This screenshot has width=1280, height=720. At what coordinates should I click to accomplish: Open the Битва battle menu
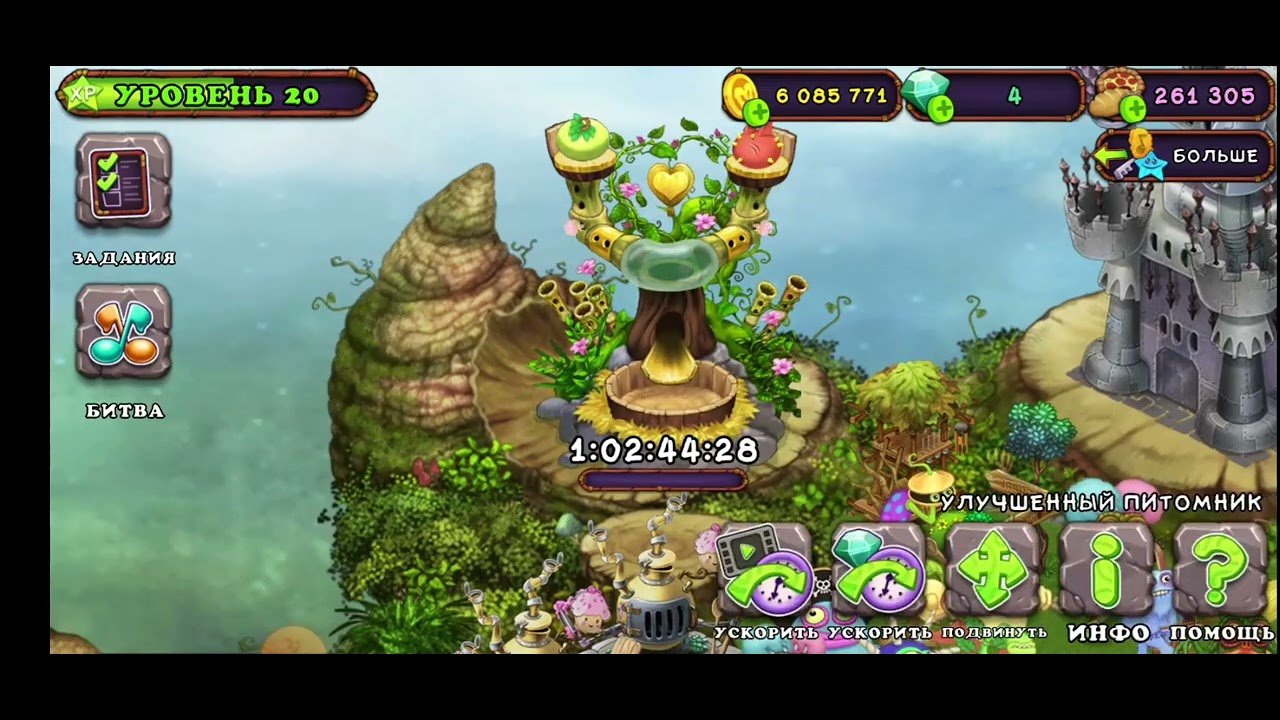(x=124, y=332)
